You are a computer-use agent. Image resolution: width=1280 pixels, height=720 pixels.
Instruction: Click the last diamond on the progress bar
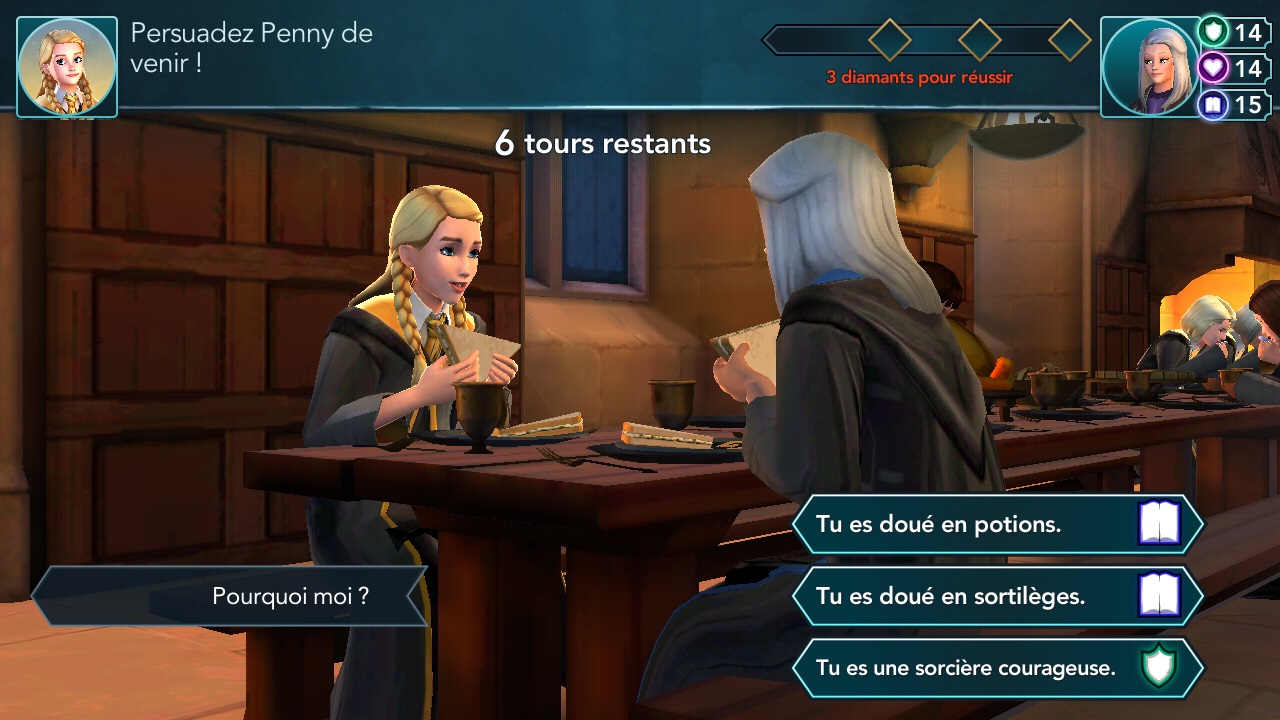click(x=1072, y=40)
